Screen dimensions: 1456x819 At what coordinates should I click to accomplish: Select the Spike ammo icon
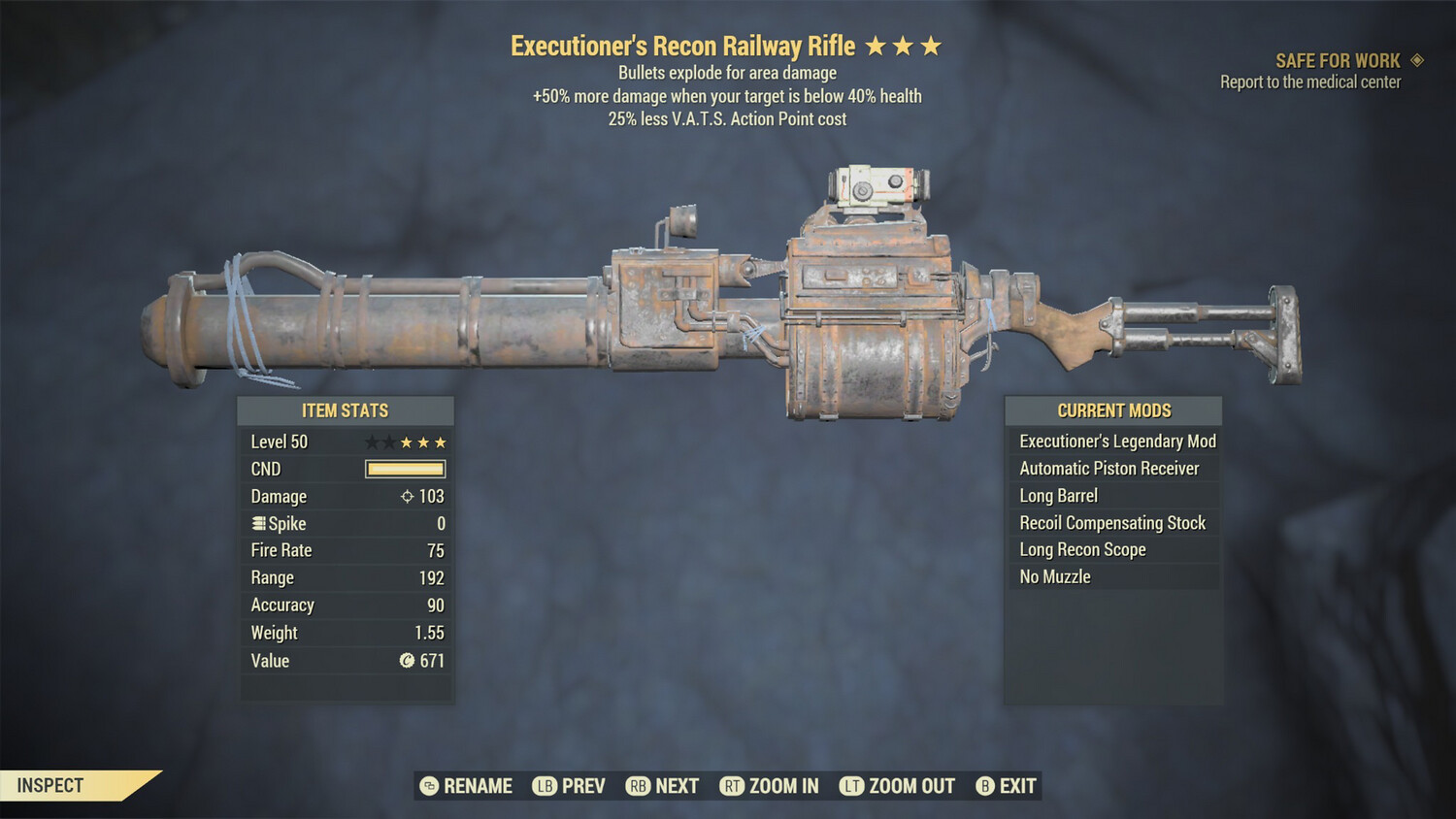click(x=257, y=523)
